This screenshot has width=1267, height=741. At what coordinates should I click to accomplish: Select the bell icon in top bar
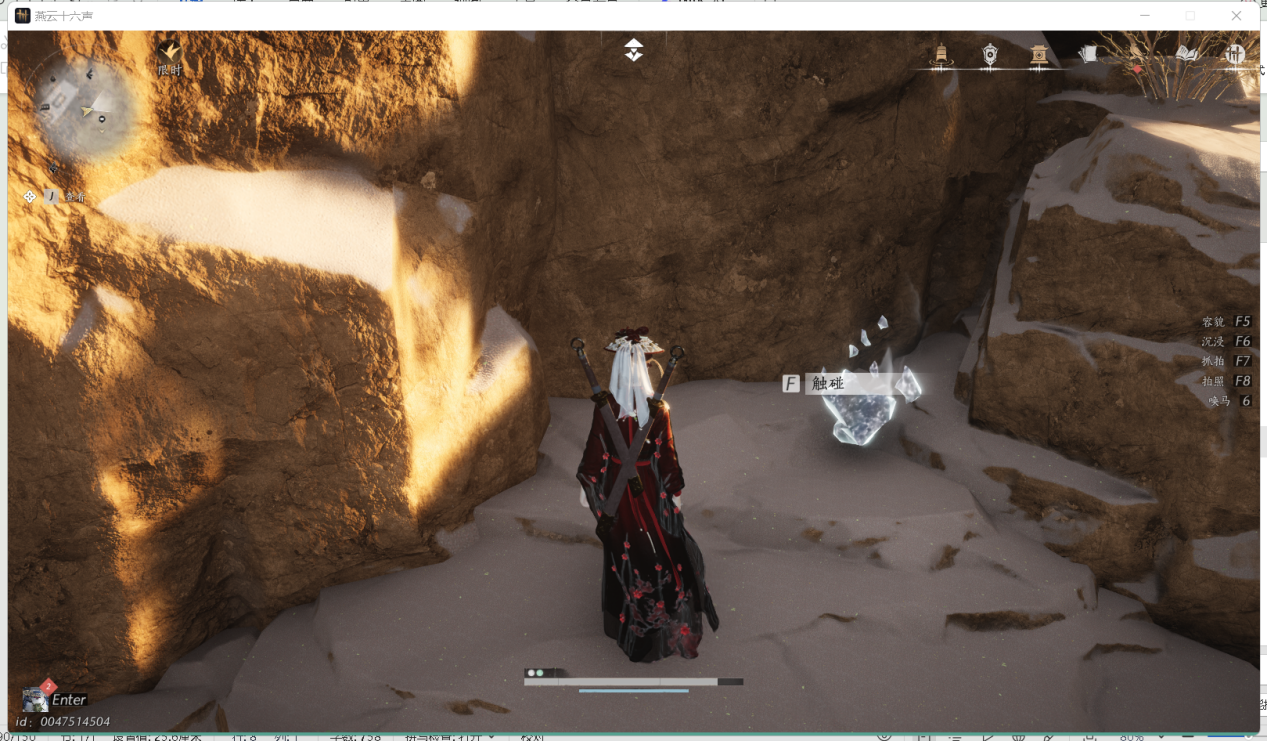pyautogui.click(x=940, y=55)
